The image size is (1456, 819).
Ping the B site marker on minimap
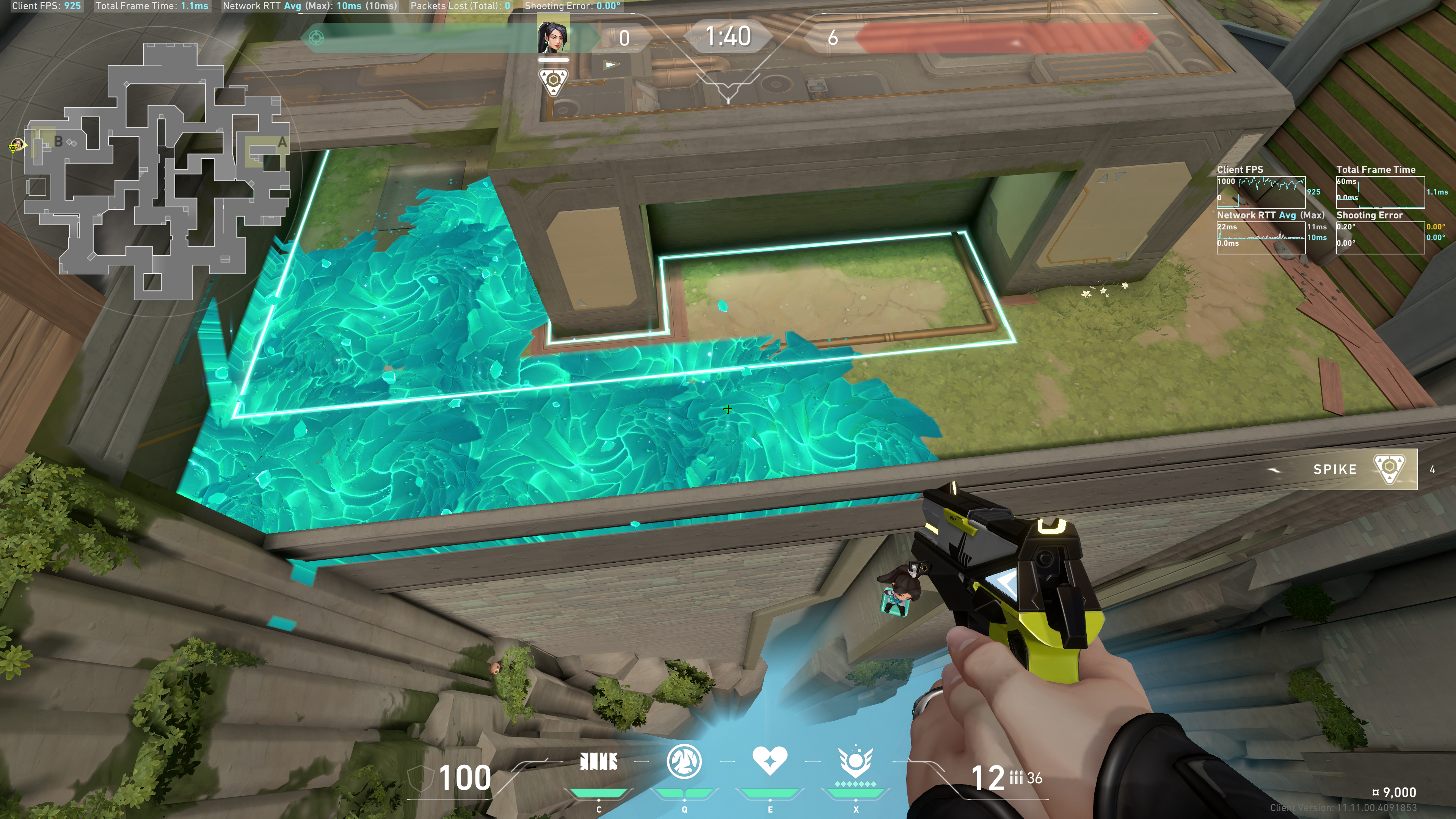point(58,141)
